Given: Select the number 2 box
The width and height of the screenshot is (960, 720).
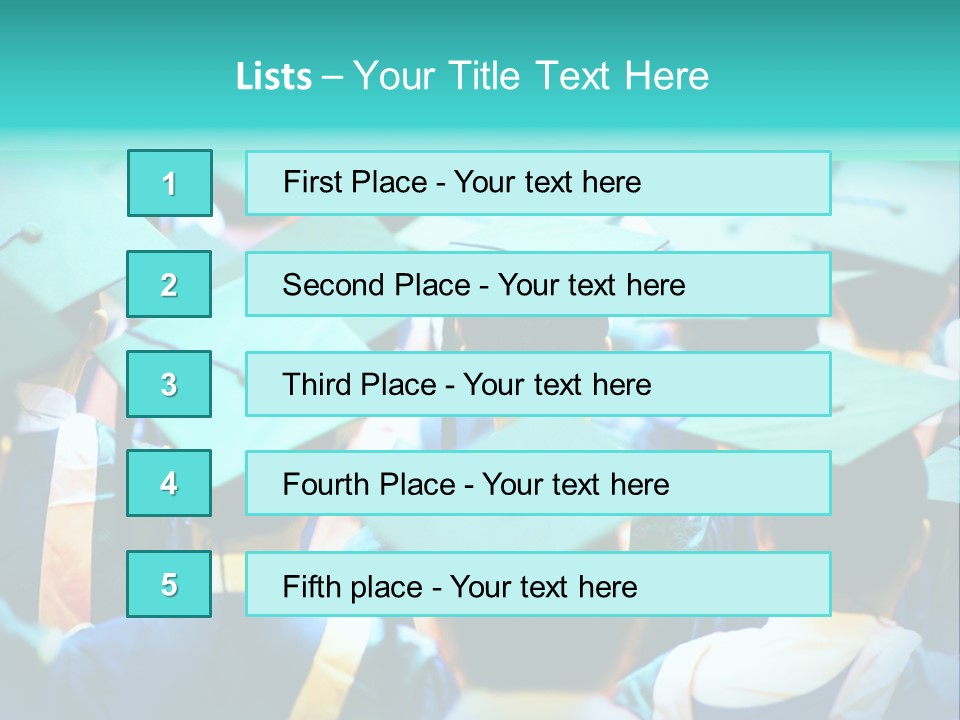Looking at the screenshot, I should [x=169, y=284].
